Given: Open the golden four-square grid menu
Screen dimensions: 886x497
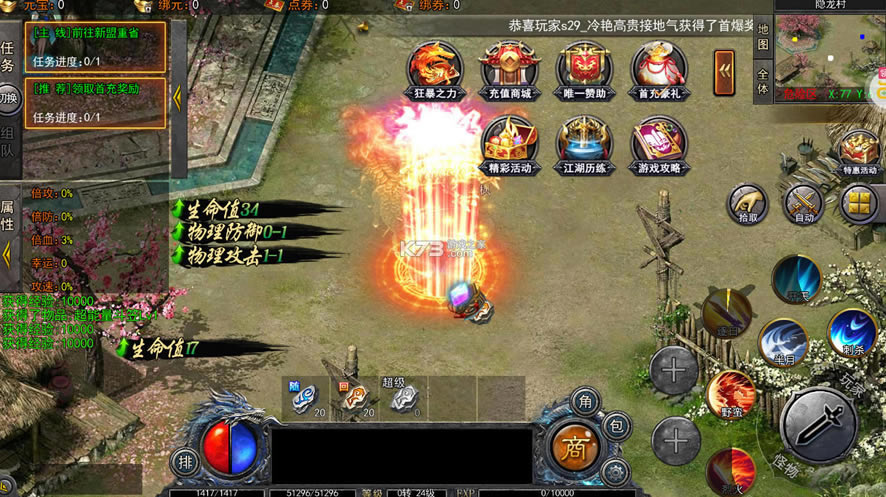Looking at the screenshot, I should [860, 203].
